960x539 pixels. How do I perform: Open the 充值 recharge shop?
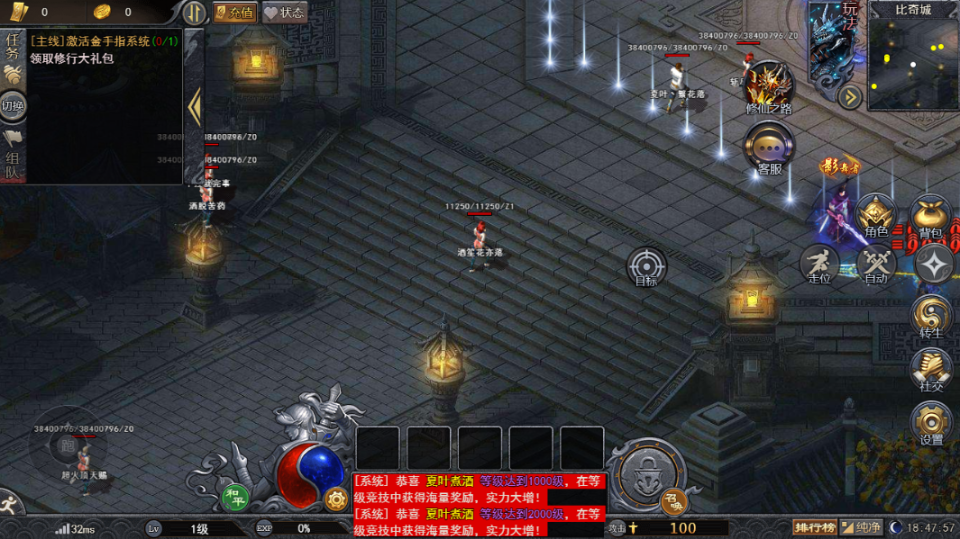(x=235, y=13)
